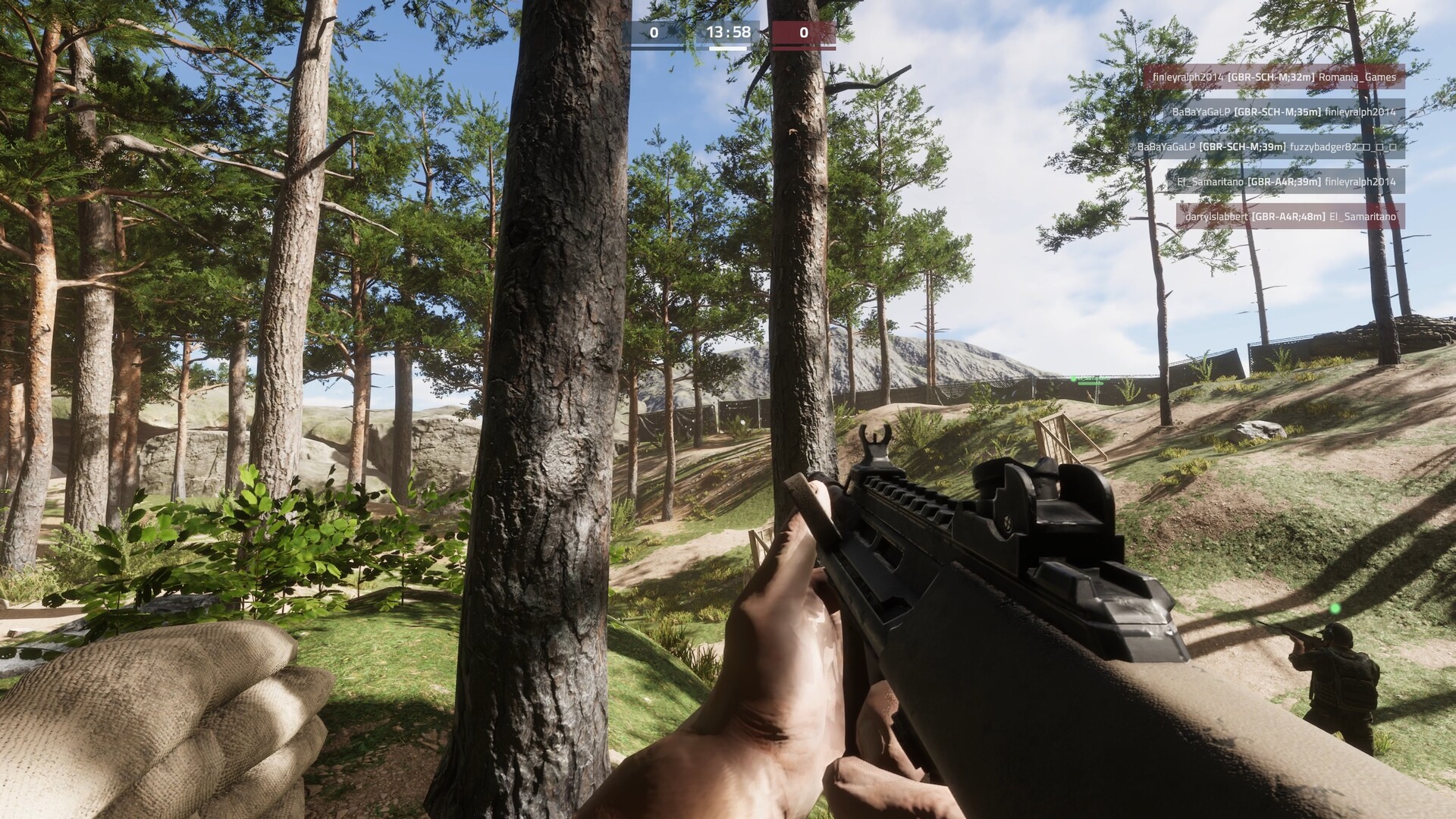Click the GBR-A4R;48m distance tag

coord(1288,217)
